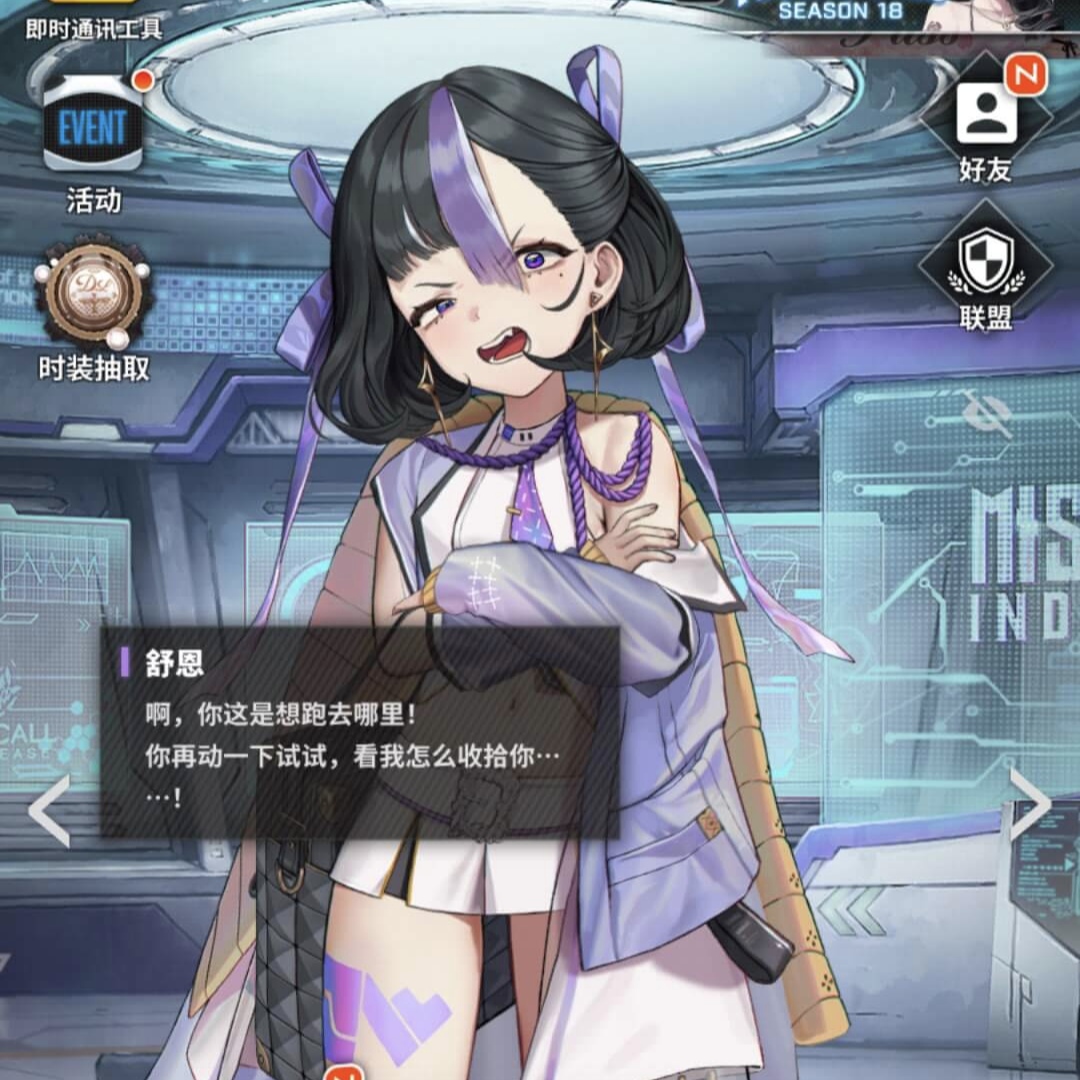This screenshot has height=1080, width=1080.
Task: Open the Friends (好友) menu
Action: coord(985,116)
